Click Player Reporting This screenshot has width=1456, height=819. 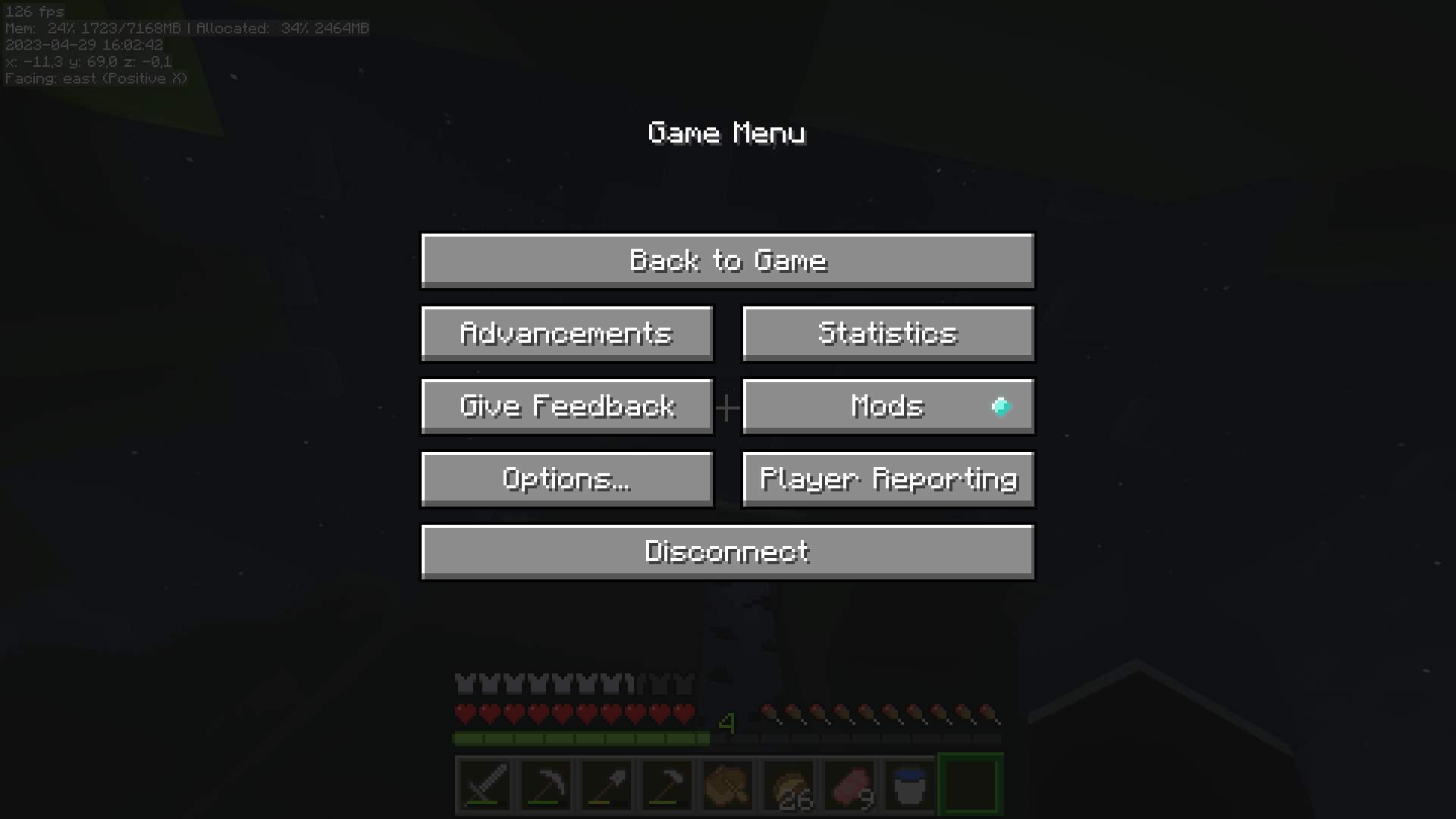(887, 479)
